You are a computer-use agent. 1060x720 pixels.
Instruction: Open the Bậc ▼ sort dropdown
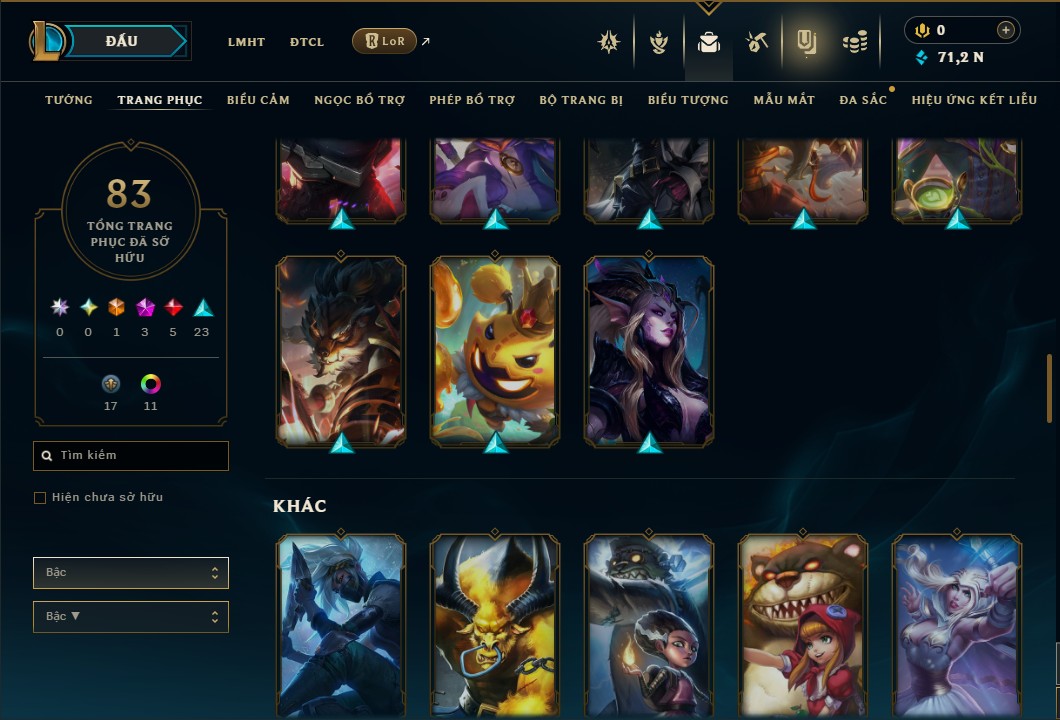click(131, 616)
